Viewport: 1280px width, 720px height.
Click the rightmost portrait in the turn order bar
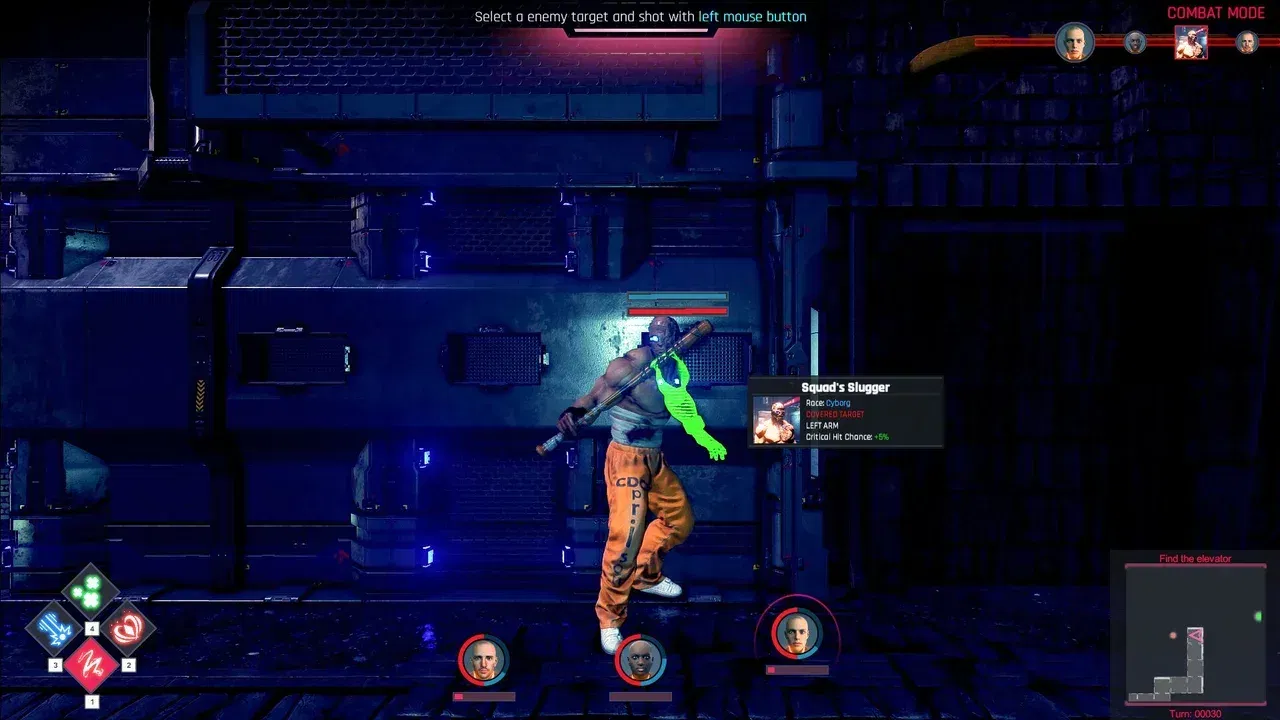coord(1246,43)
